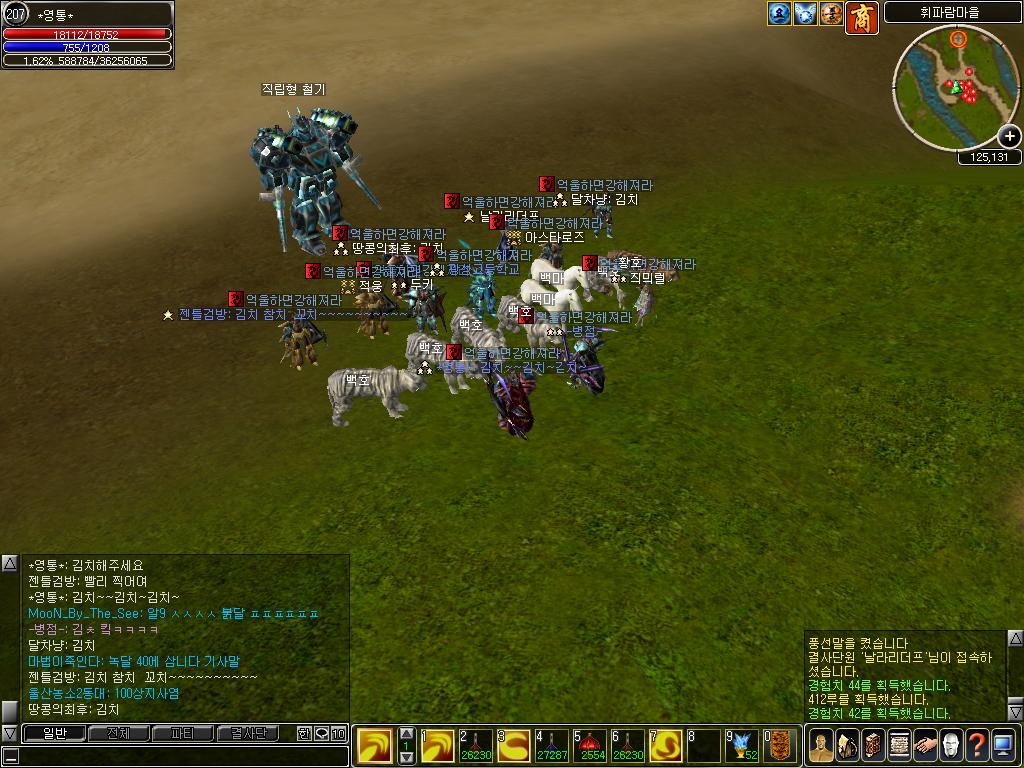Open the inventory bag icon
Image resolution: width=1024 pixels, height=768 pixels.
pyautogui.click(x=847, y=746)
